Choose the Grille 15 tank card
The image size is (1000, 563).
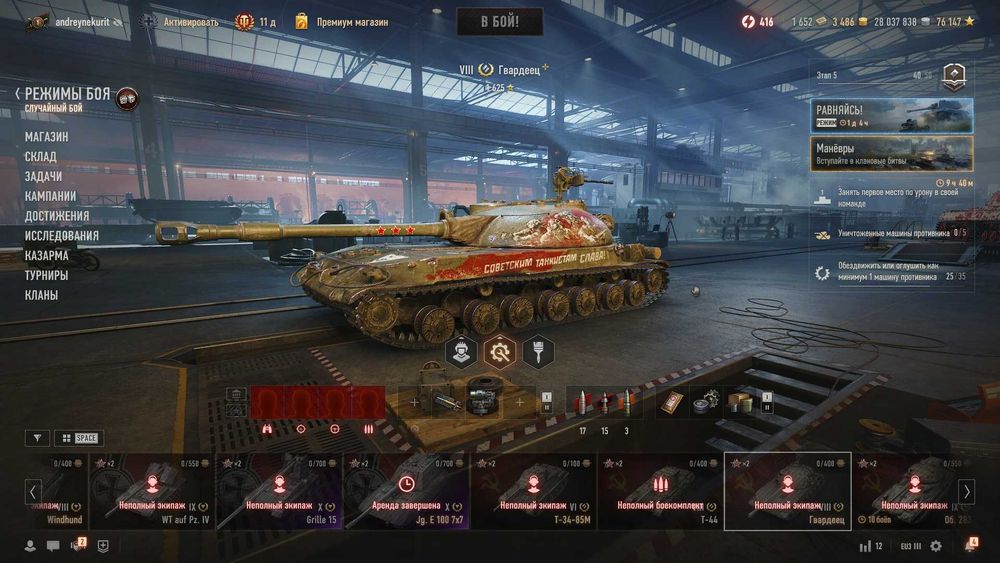[279, 490]
